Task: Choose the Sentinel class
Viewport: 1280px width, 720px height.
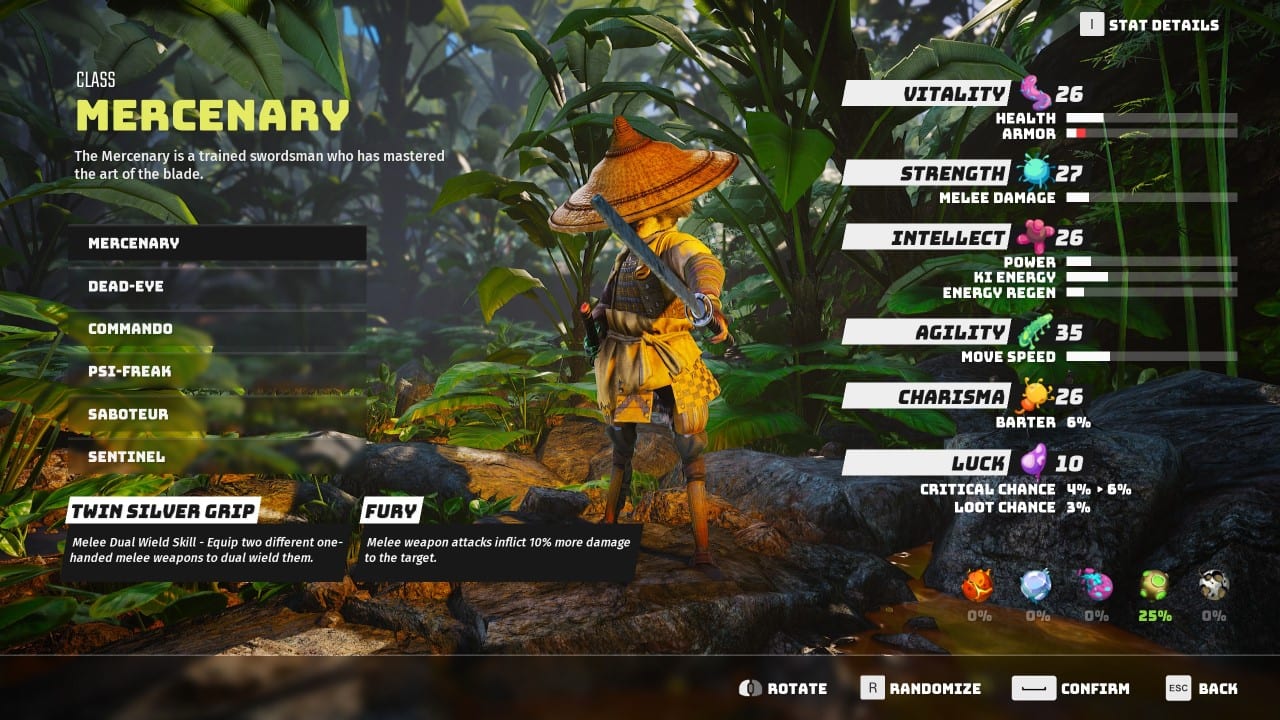Action: pos(216,456)
